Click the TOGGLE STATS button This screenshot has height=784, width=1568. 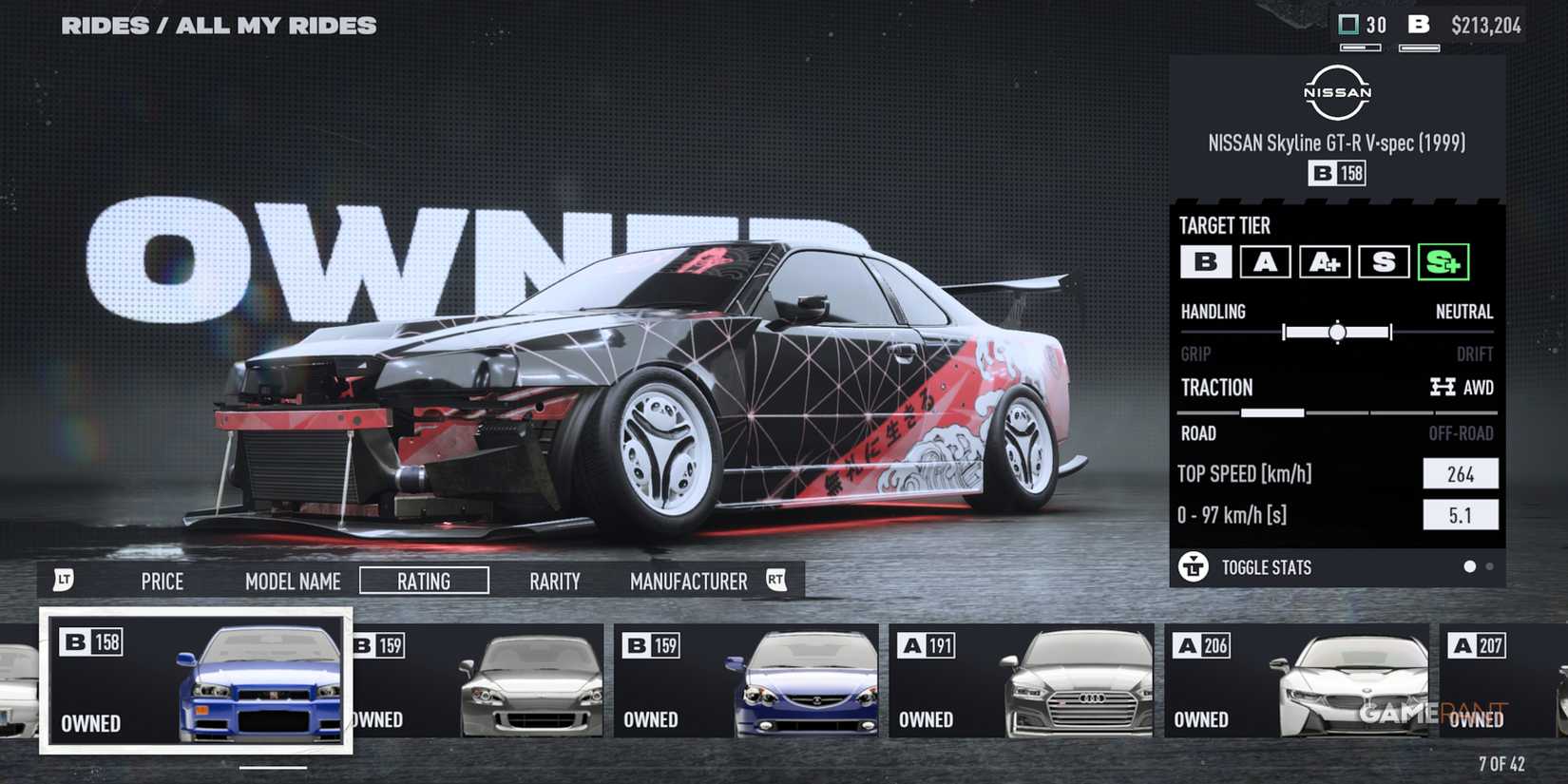coord(1266,567)
